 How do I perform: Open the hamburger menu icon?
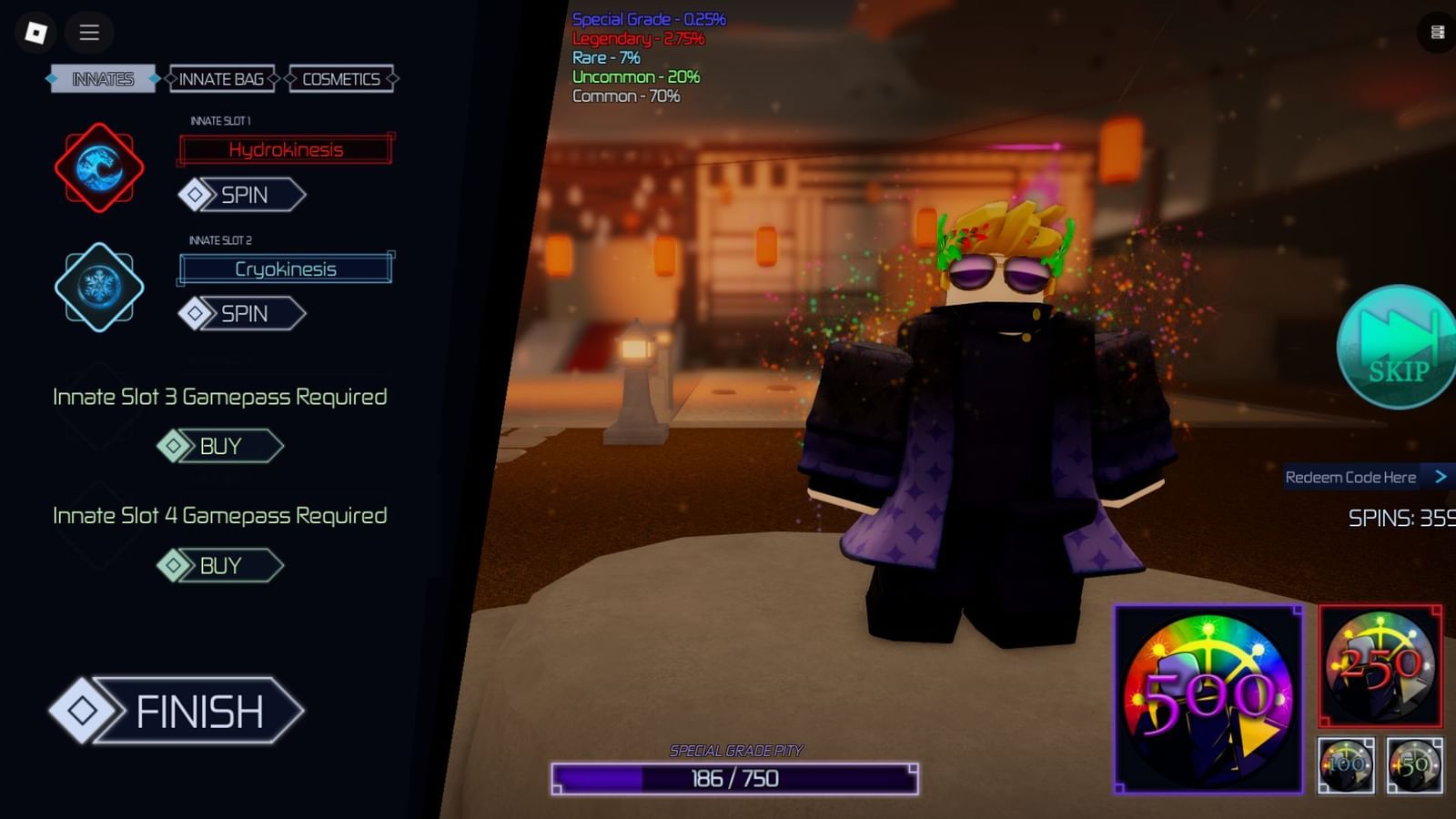(x=88, y=33)
